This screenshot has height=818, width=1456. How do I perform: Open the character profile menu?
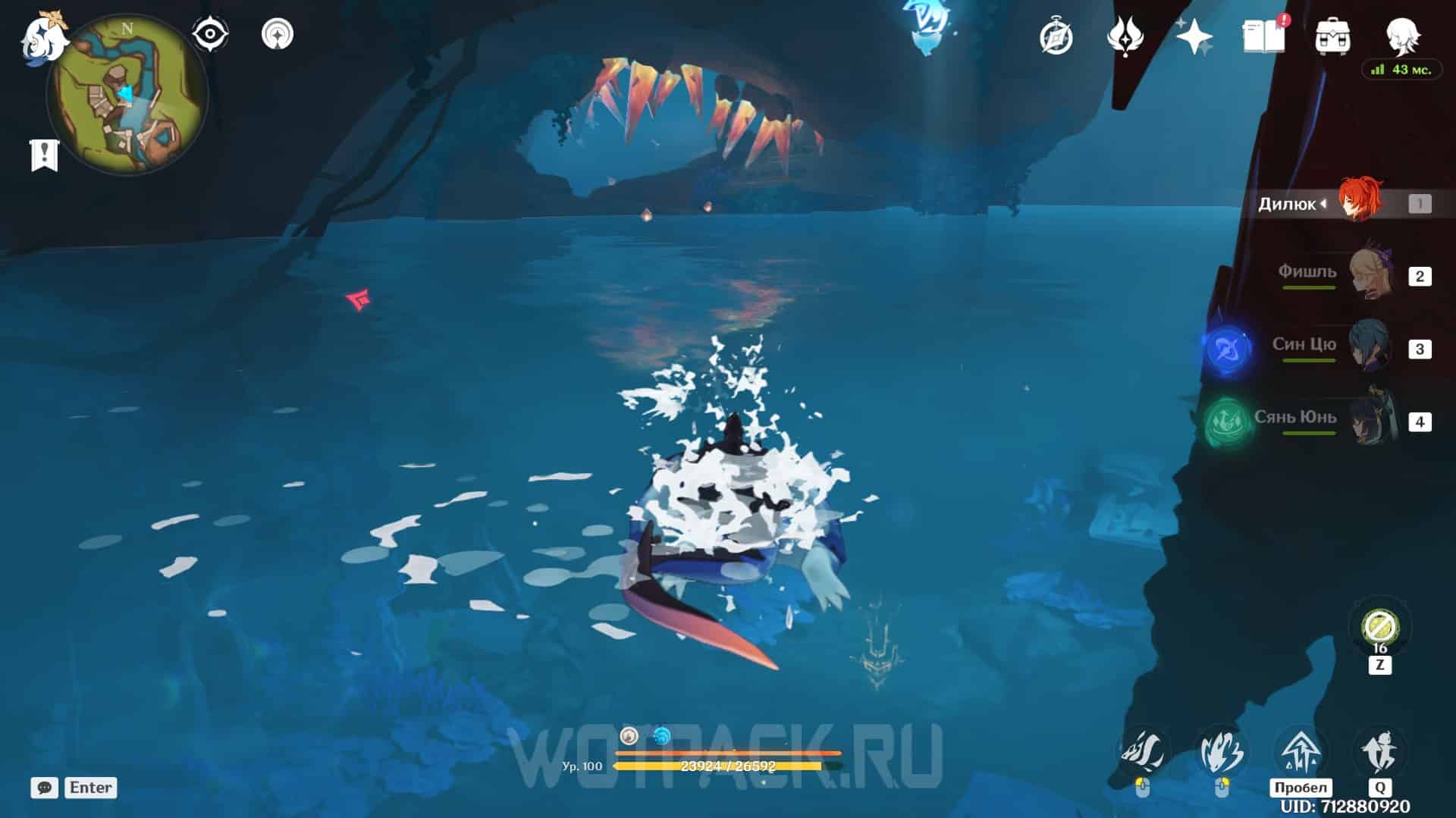point(1402,35)
